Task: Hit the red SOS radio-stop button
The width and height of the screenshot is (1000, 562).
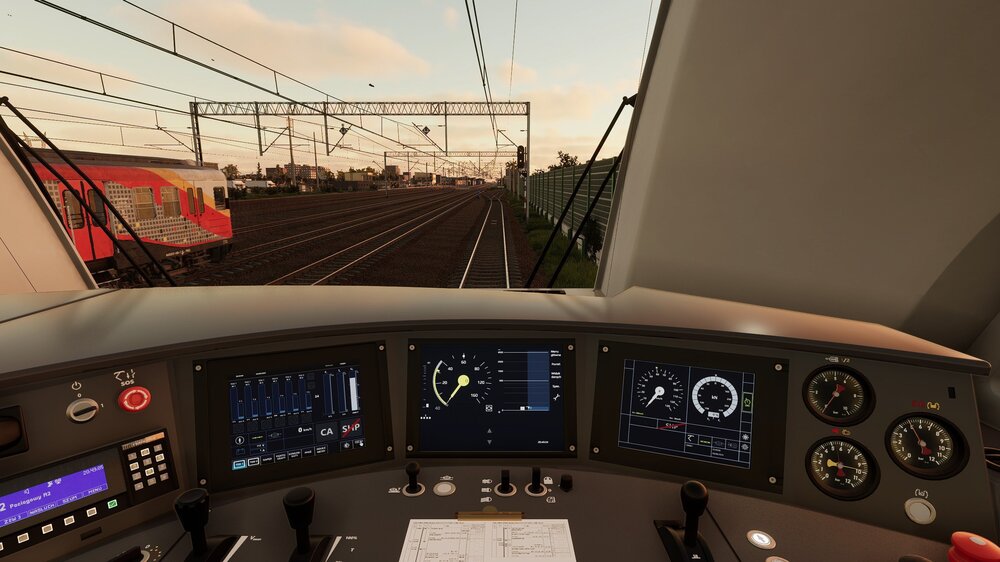Action: [134, 399]
